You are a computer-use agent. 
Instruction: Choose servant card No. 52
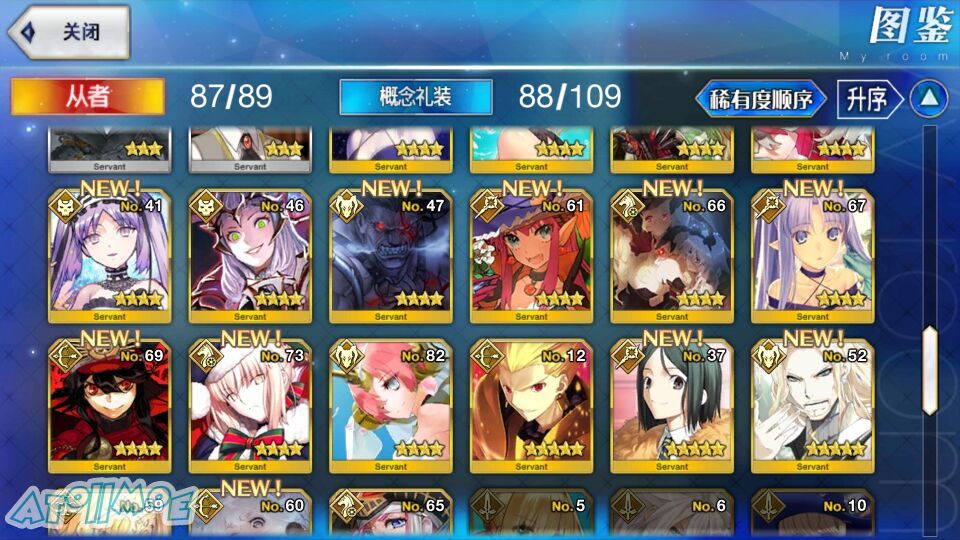(812, 407)
